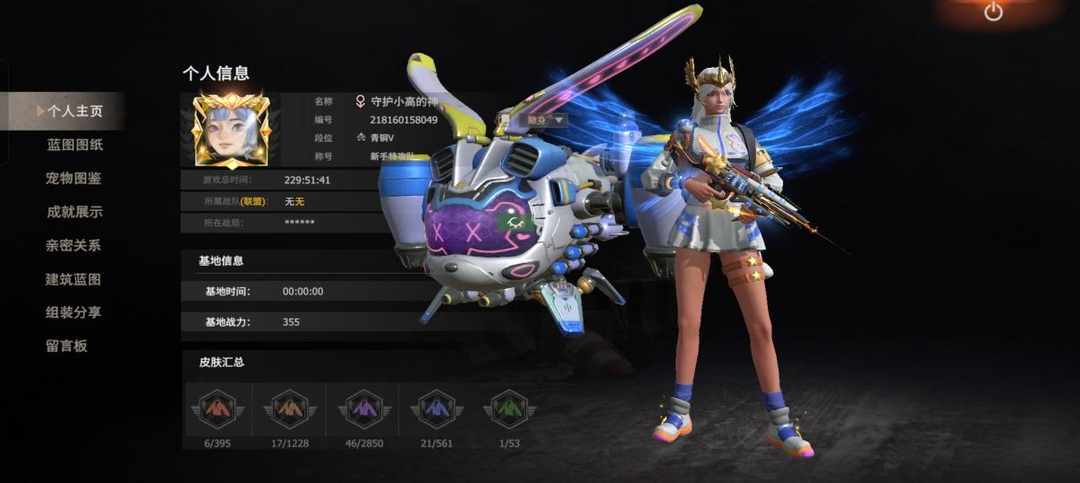The width and height of the screenshot is (1080, 483).
Task: Select the 个人主页 tab
Action: tap(74, 111)
